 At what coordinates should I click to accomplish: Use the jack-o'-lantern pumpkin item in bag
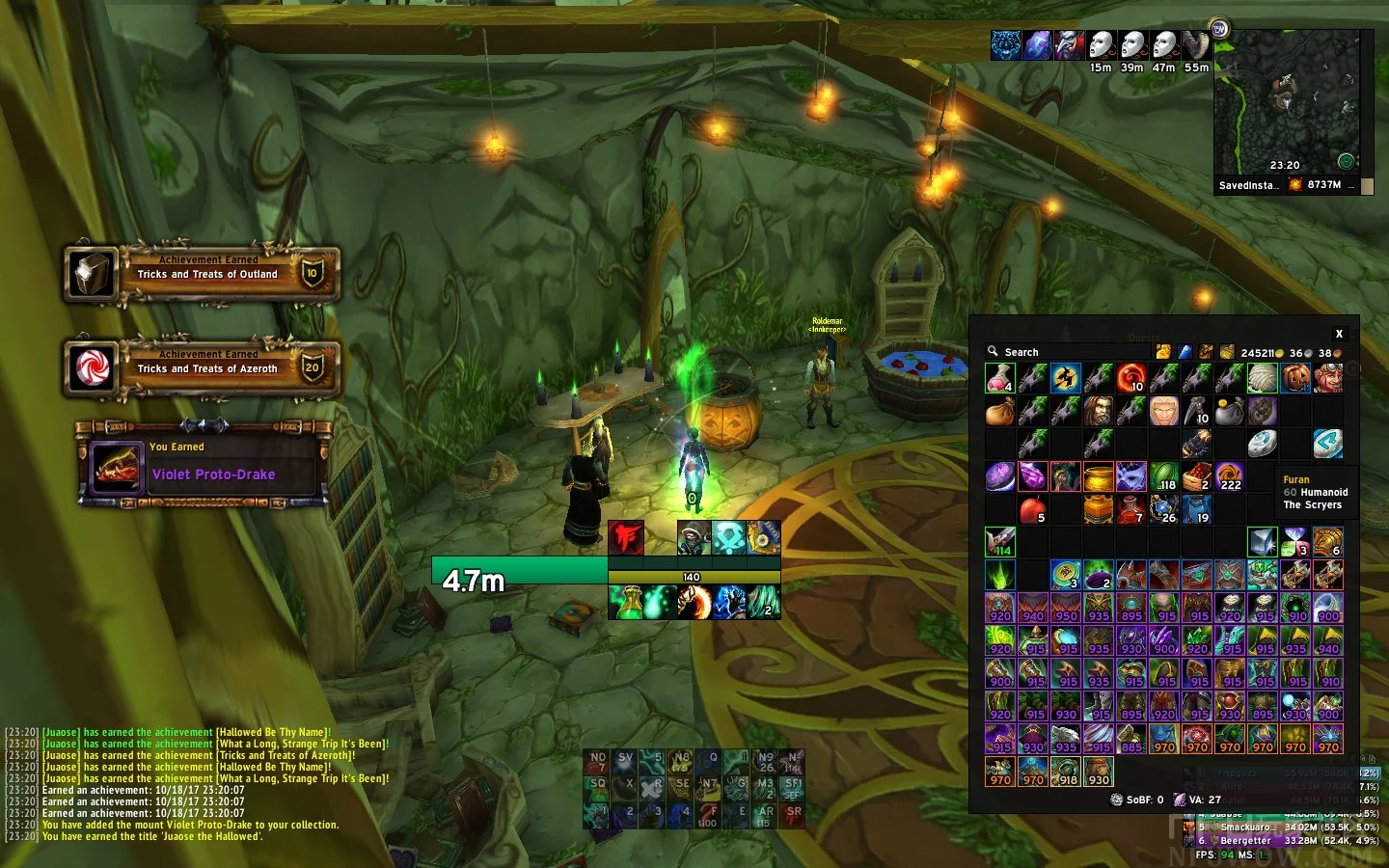pyautogui.click(x=1295, y=378)
